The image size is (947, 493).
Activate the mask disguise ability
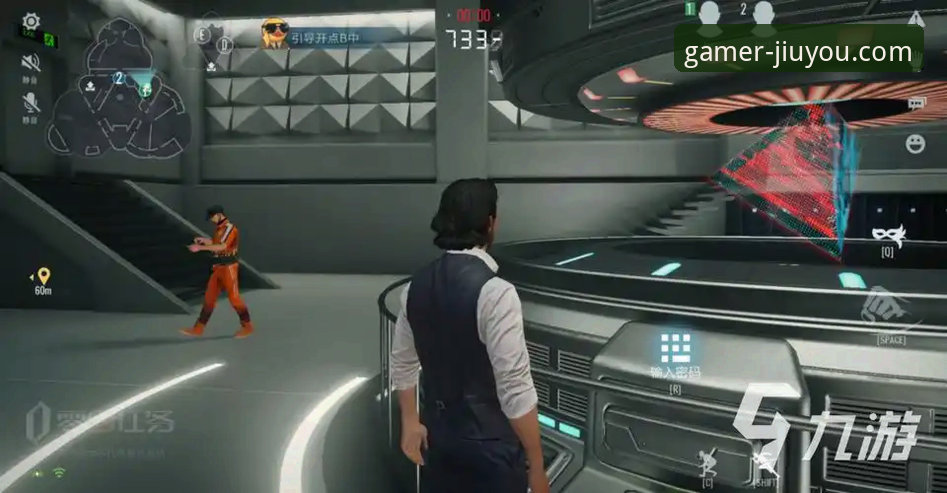click(886, 236)
